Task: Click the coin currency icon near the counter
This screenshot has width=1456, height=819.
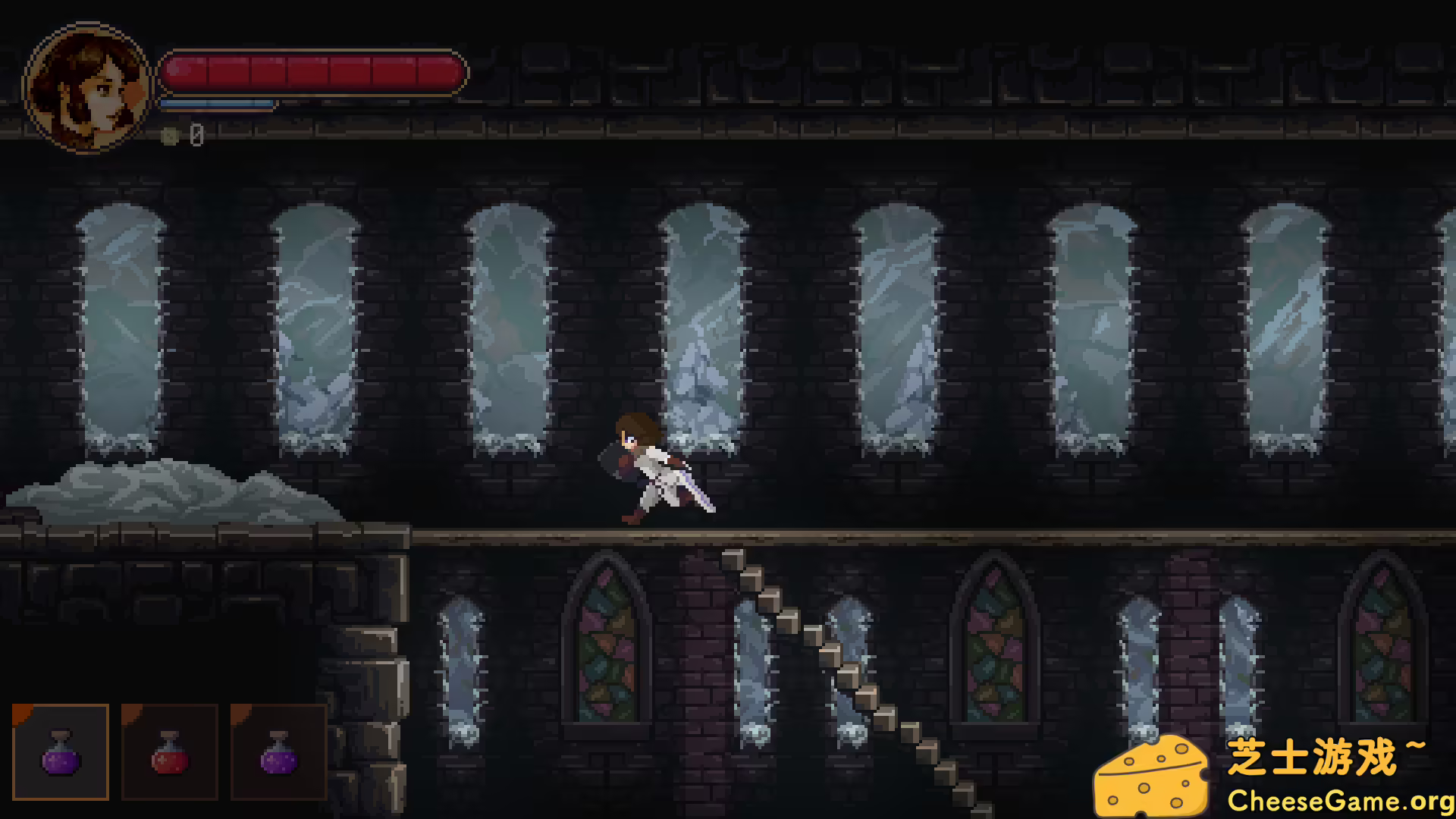Action: [x=171, y=136]
